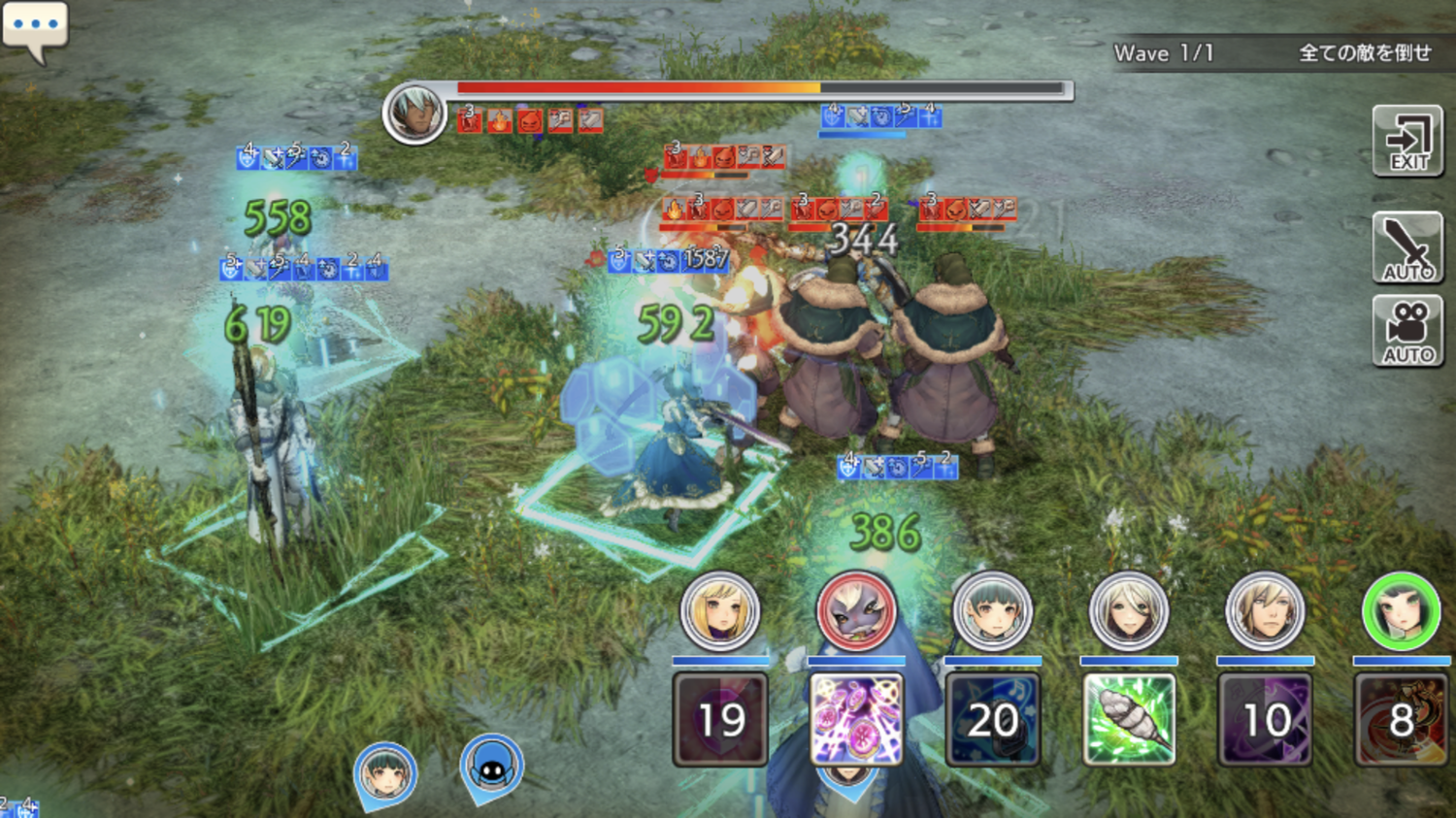The image size is (1456, 818).
Task: Activate the purple magic circle skill
Action: 856,719
